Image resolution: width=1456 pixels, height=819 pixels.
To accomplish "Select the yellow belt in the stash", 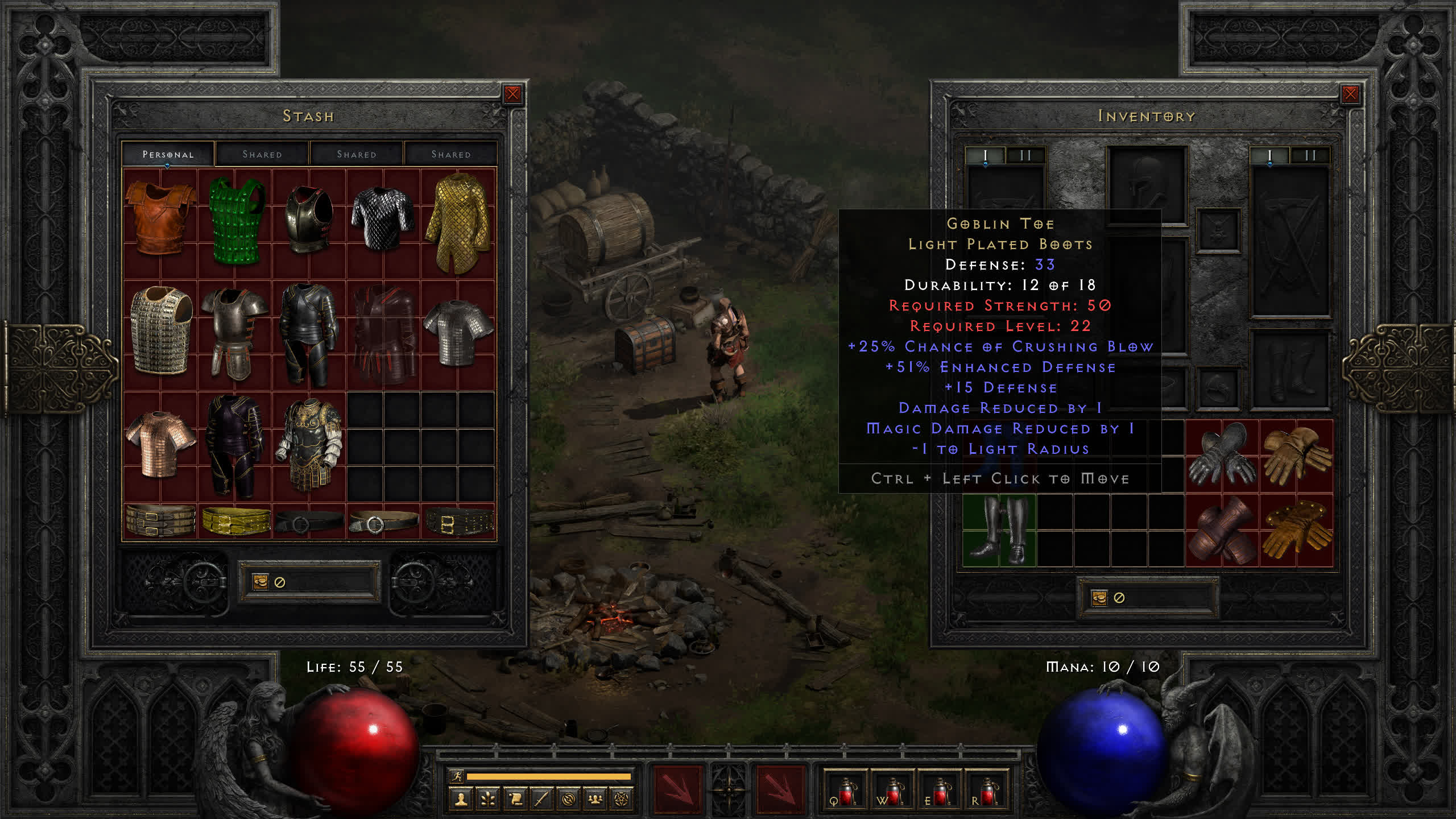I will click(x=235, y=521).
